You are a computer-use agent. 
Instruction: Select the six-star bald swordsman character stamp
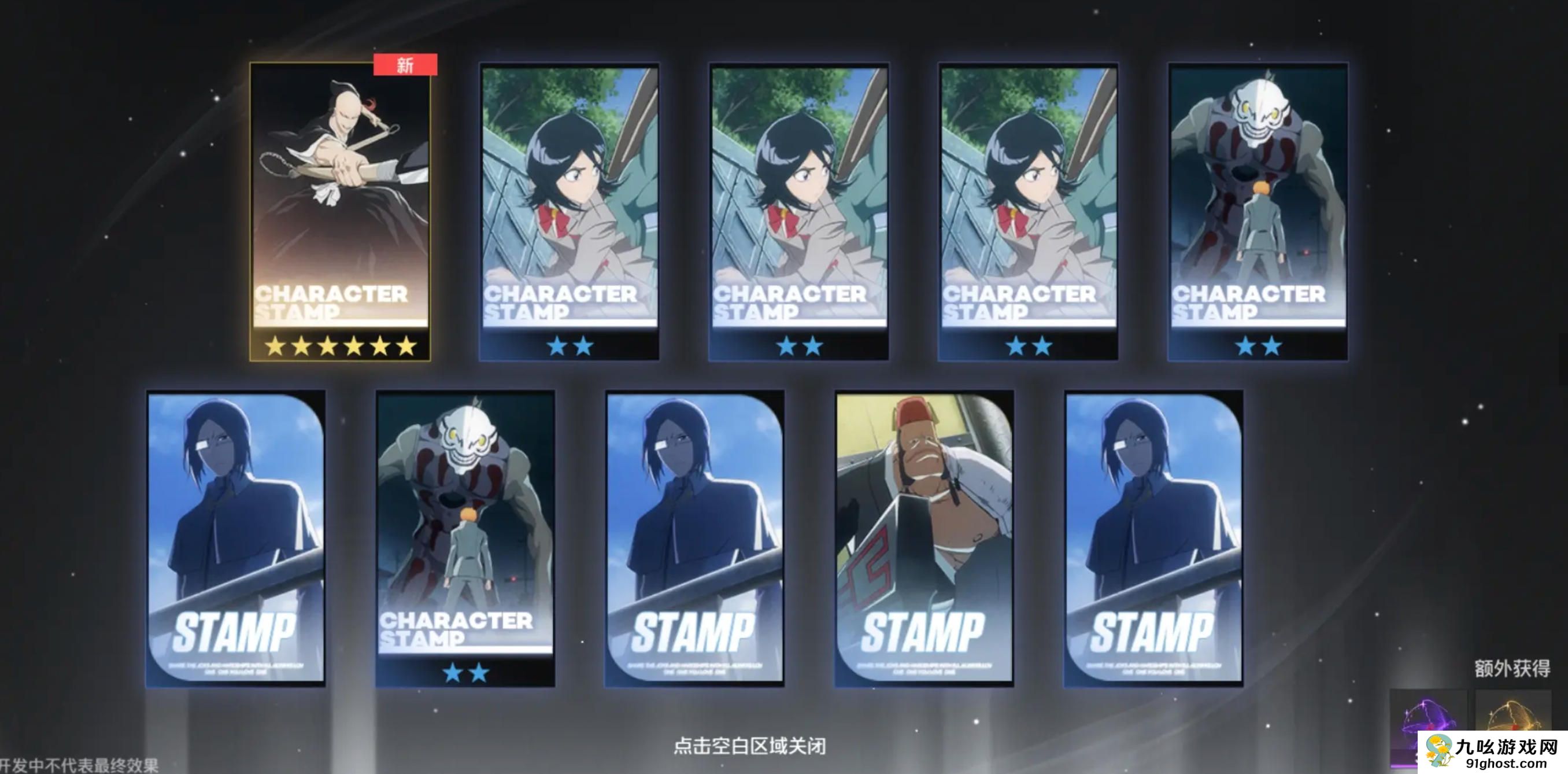[339, 210]
